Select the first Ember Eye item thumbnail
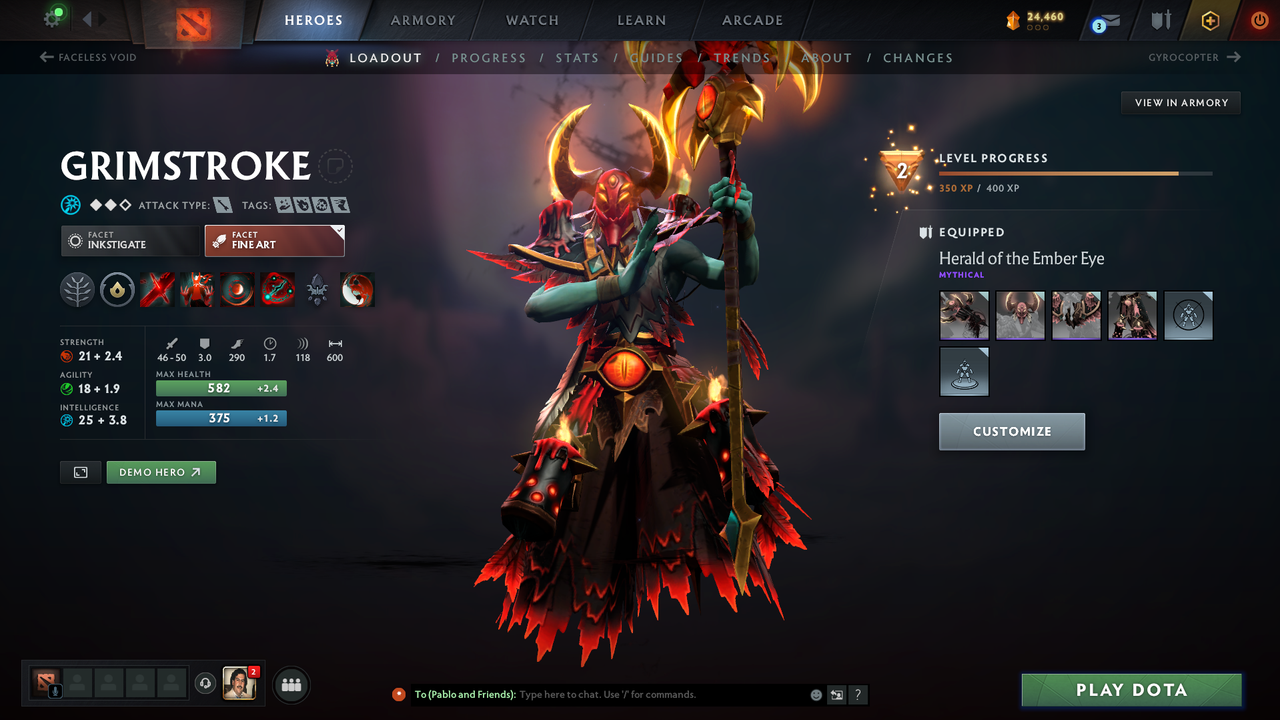 [963, 315]
